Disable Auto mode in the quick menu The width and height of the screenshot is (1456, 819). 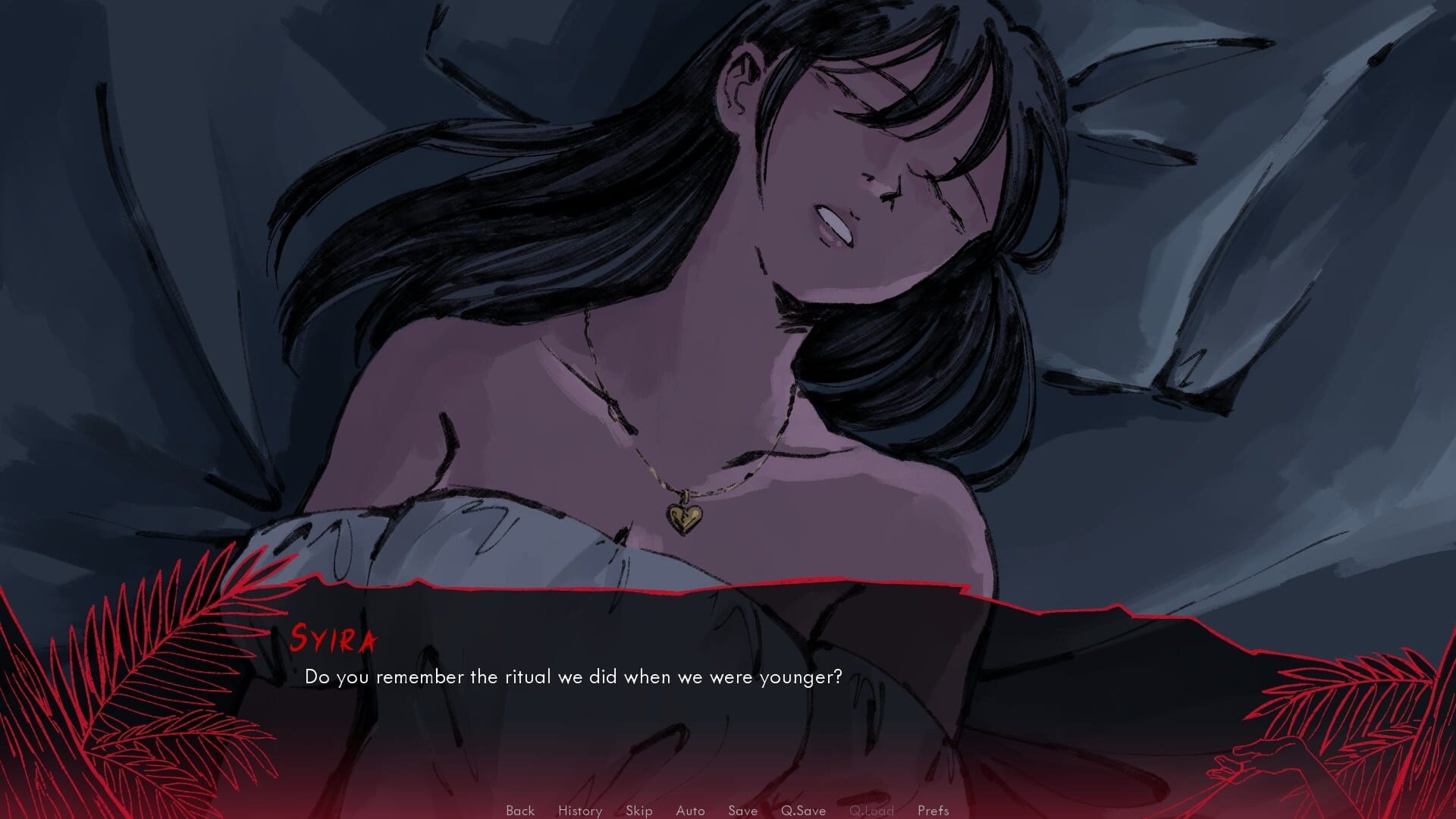coord(689,810)
